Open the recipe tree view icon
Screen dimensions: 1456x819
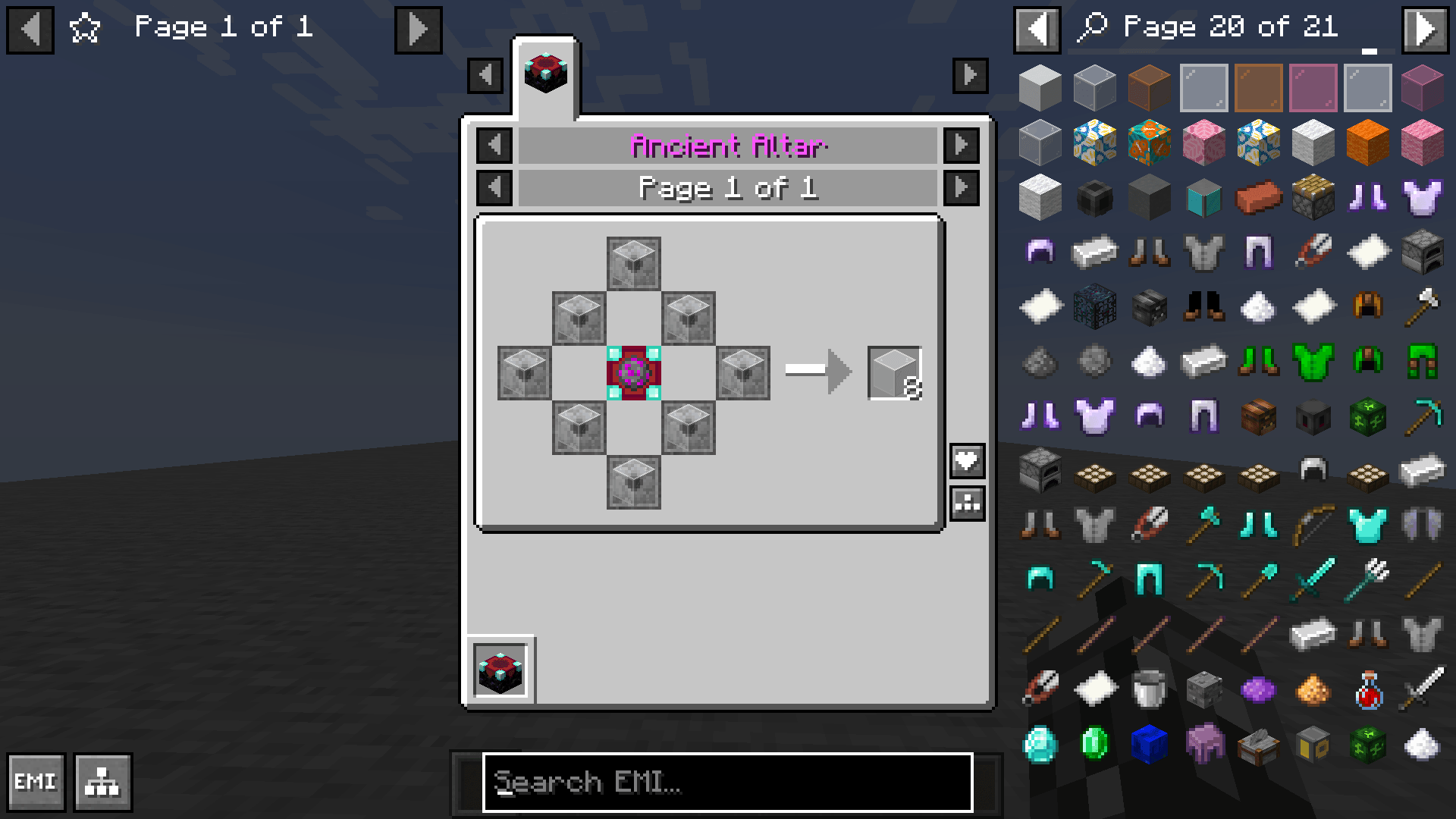tap(103, 782)
